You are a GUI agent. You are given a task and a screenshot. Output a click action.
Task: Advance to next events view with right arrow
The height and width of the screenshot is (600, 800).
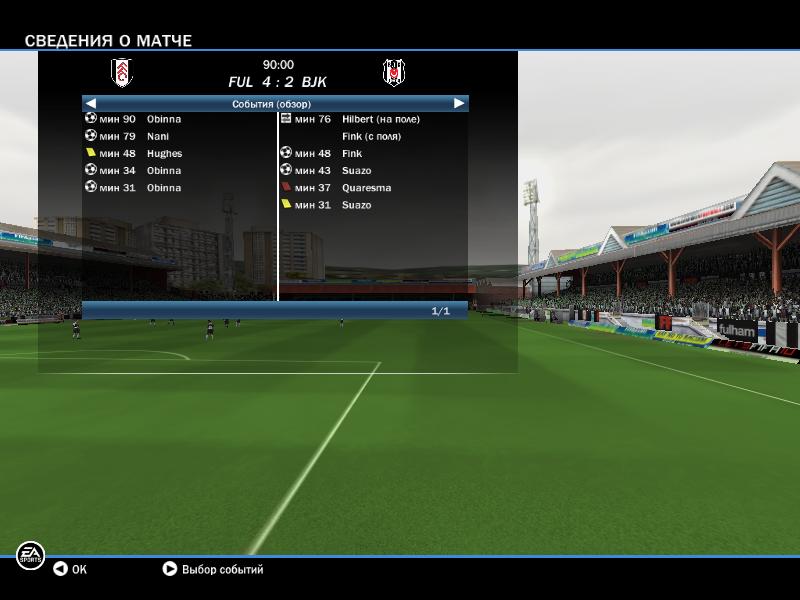pos(459,103)
